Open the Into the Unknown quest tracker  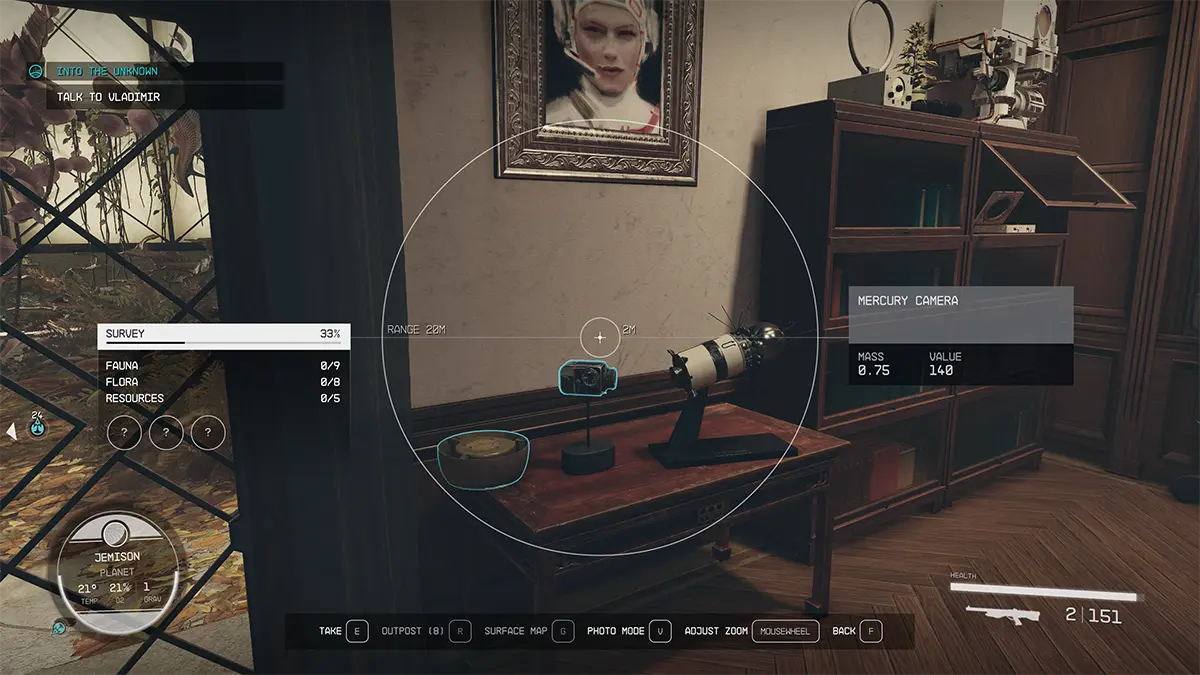[107, 72]
